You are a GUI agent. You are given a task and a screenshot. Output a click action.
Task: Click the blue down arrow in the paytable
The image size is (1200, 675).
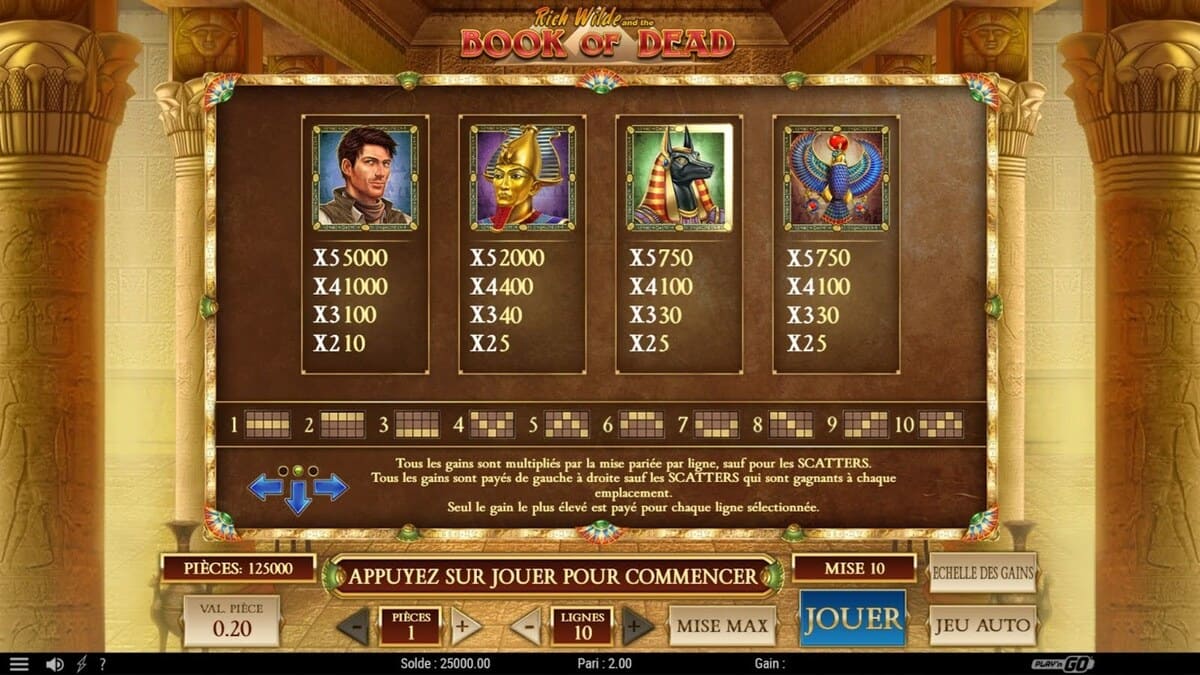point(298,497)
